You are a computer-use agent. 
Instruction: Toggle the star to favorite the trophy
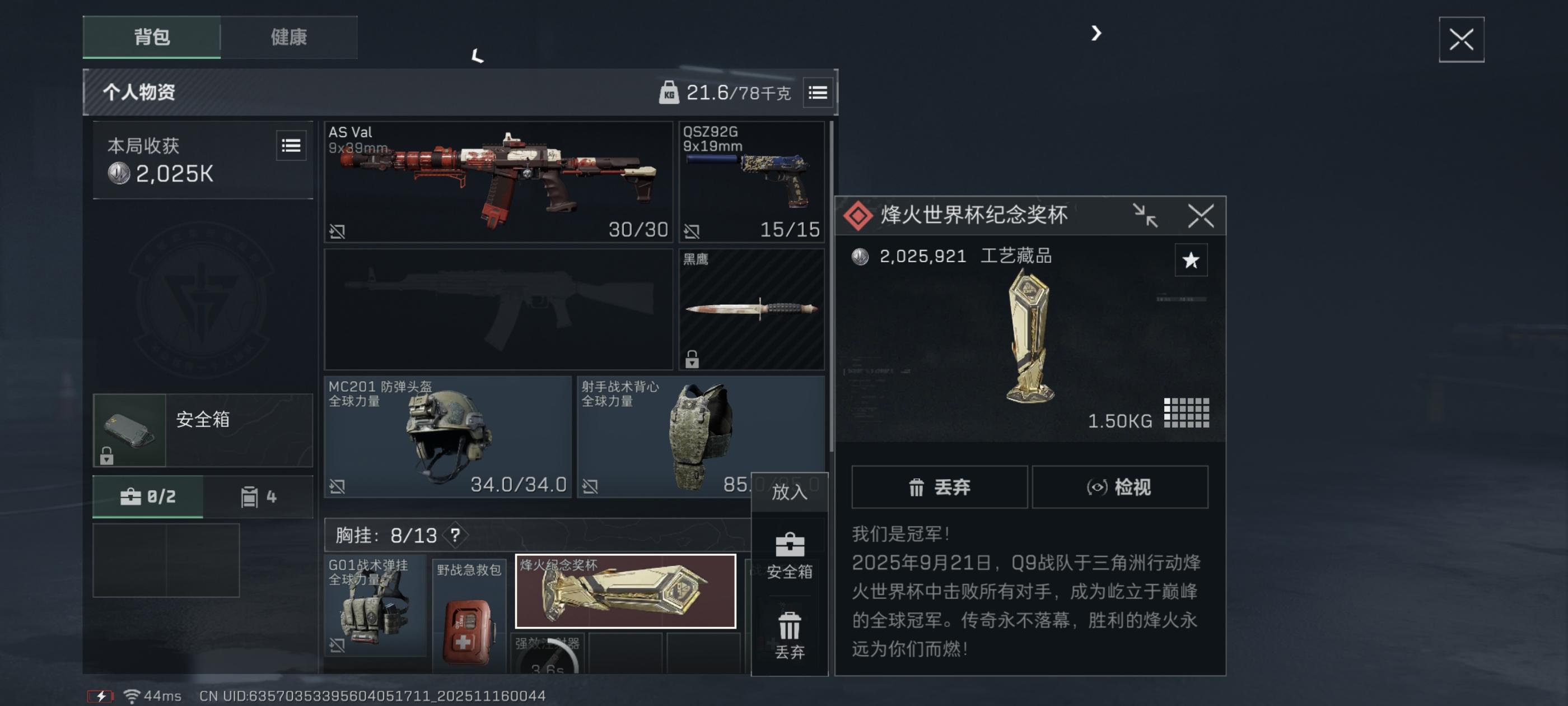pos(1191,259)
